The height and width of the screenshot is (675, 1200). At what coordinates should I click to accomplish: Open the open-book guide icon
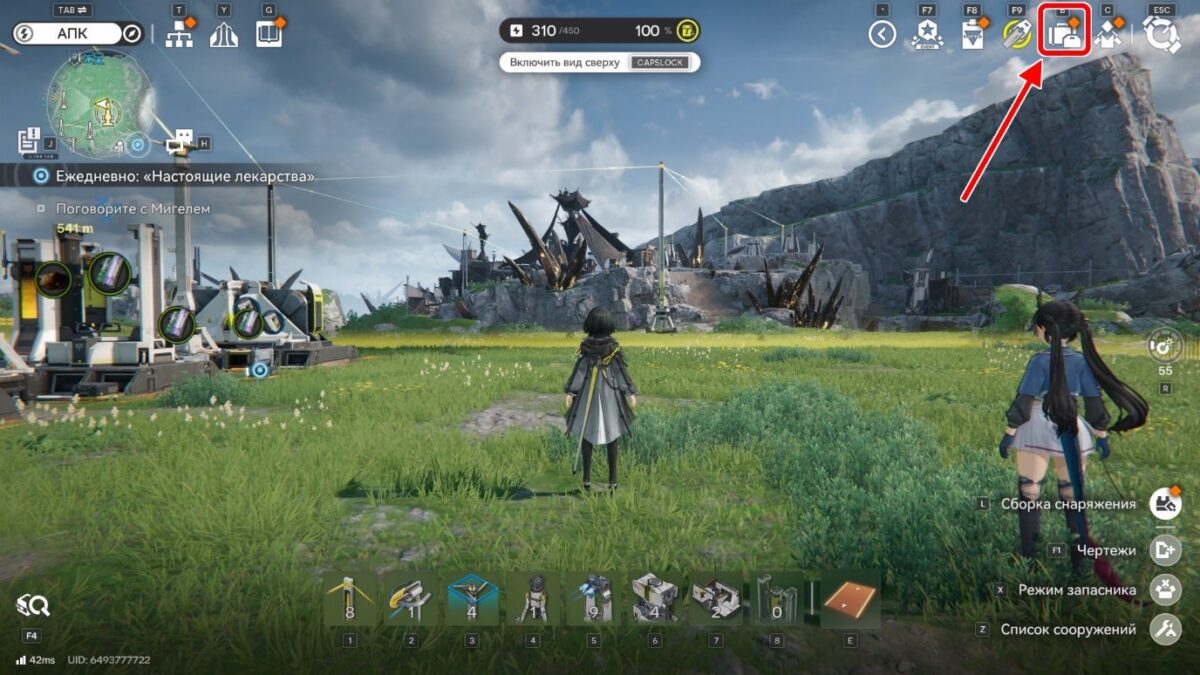(269, 35)
